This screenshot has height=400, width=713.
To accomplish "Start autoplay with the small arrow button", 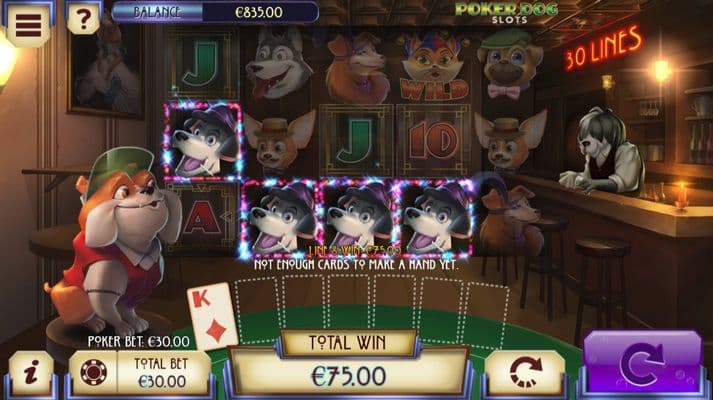I will coord(525,372).
